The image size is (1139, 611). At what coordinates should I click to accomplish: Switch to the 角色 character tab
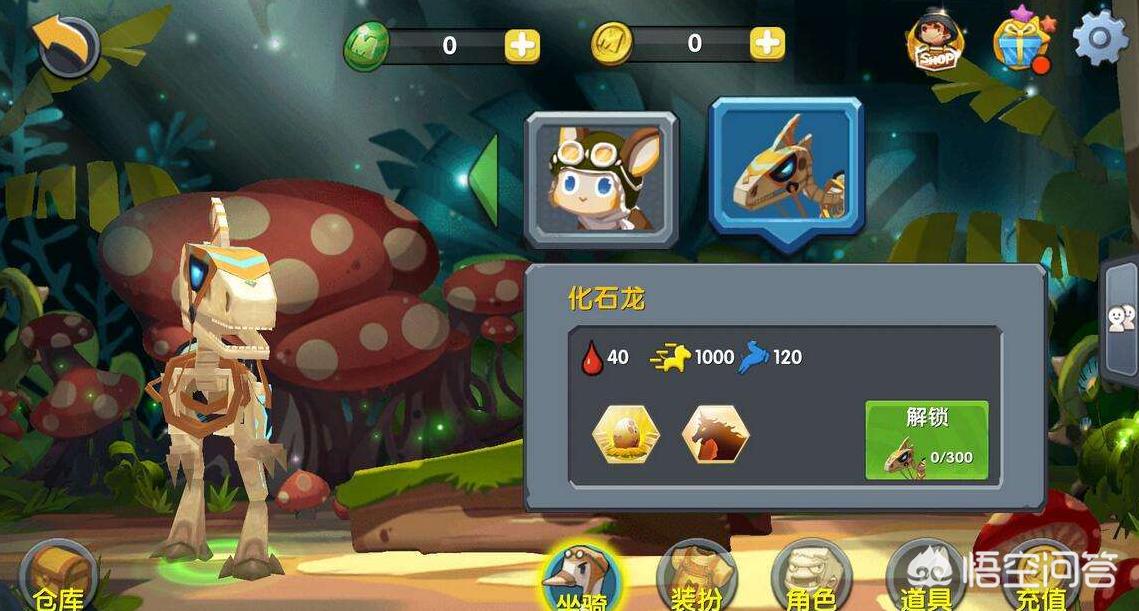[811, 579]
